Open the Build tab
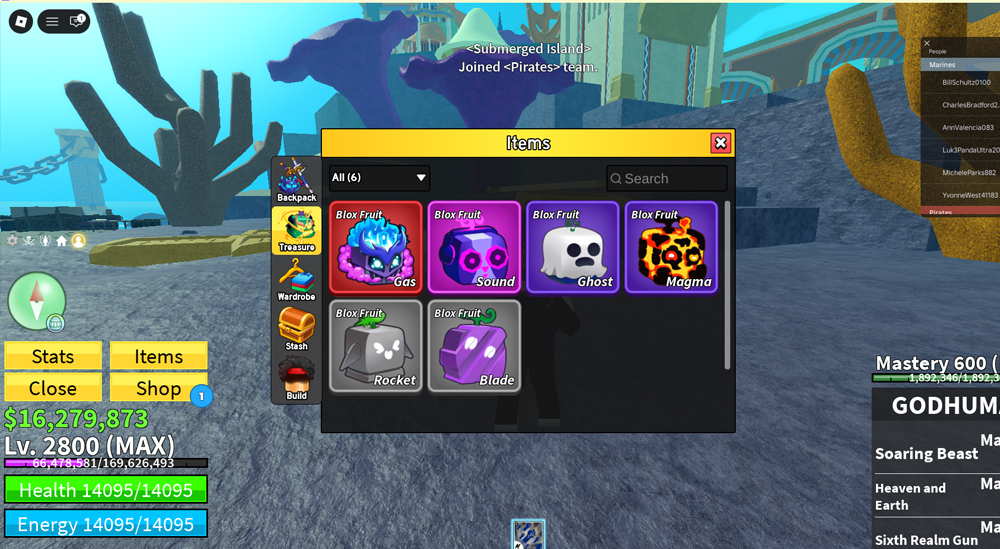Screen dimensions: 1000x549 296,380
